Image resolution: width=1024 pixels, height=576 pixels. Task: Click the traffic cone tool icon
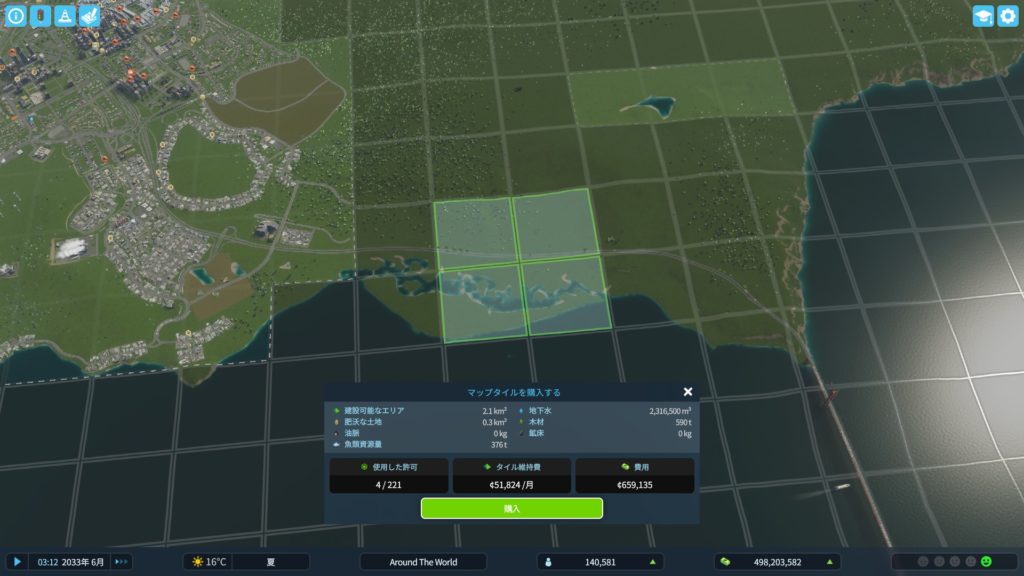[65, 16]
